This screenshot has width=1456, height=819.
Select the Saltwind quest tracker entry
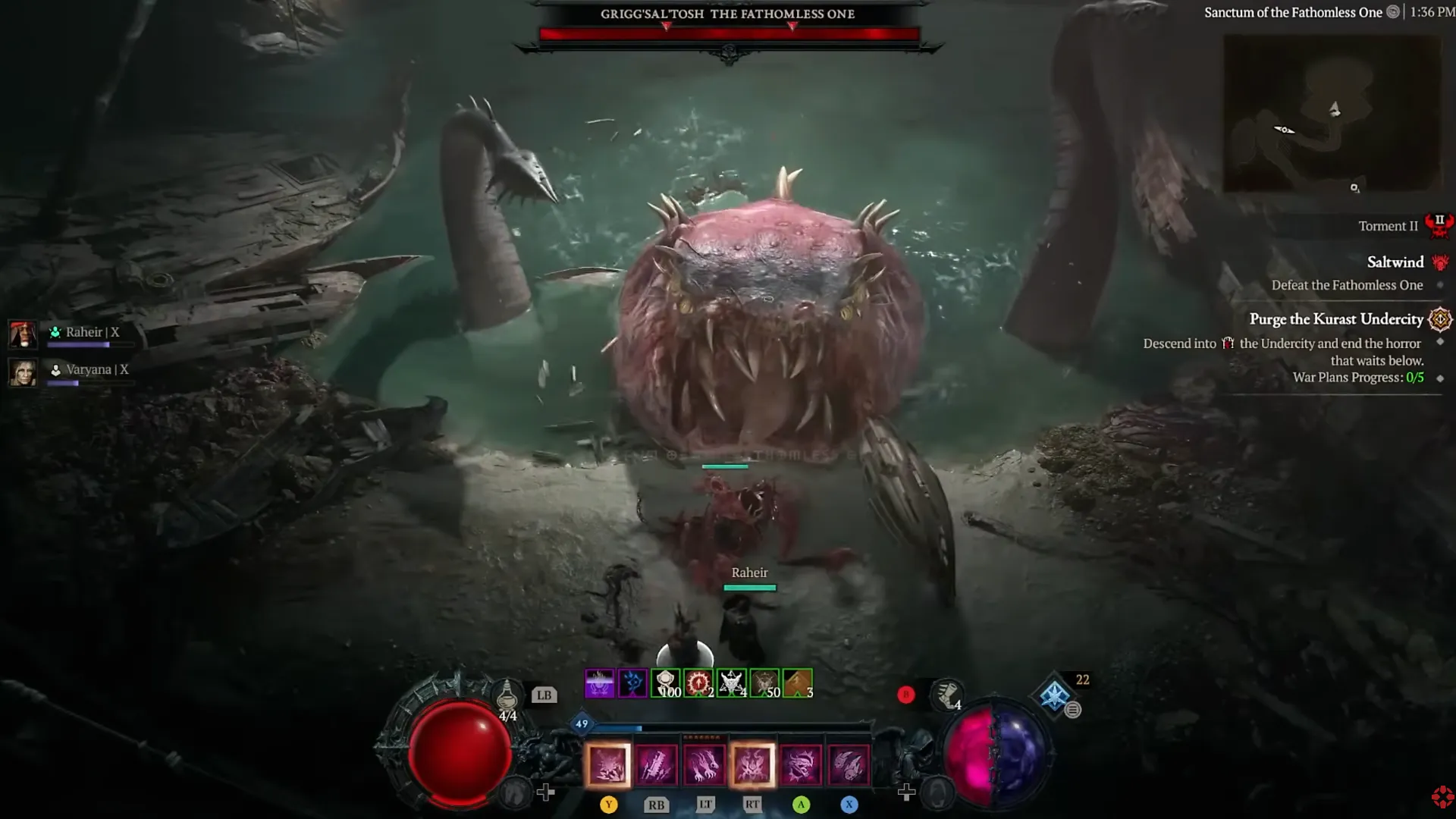click(x=1395, y=262)
